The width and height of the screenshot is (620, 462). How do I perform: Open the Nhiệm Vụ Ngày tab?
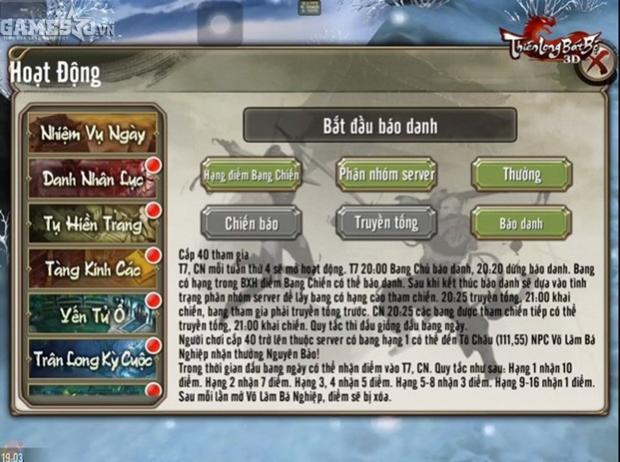(x=92, y=132)
